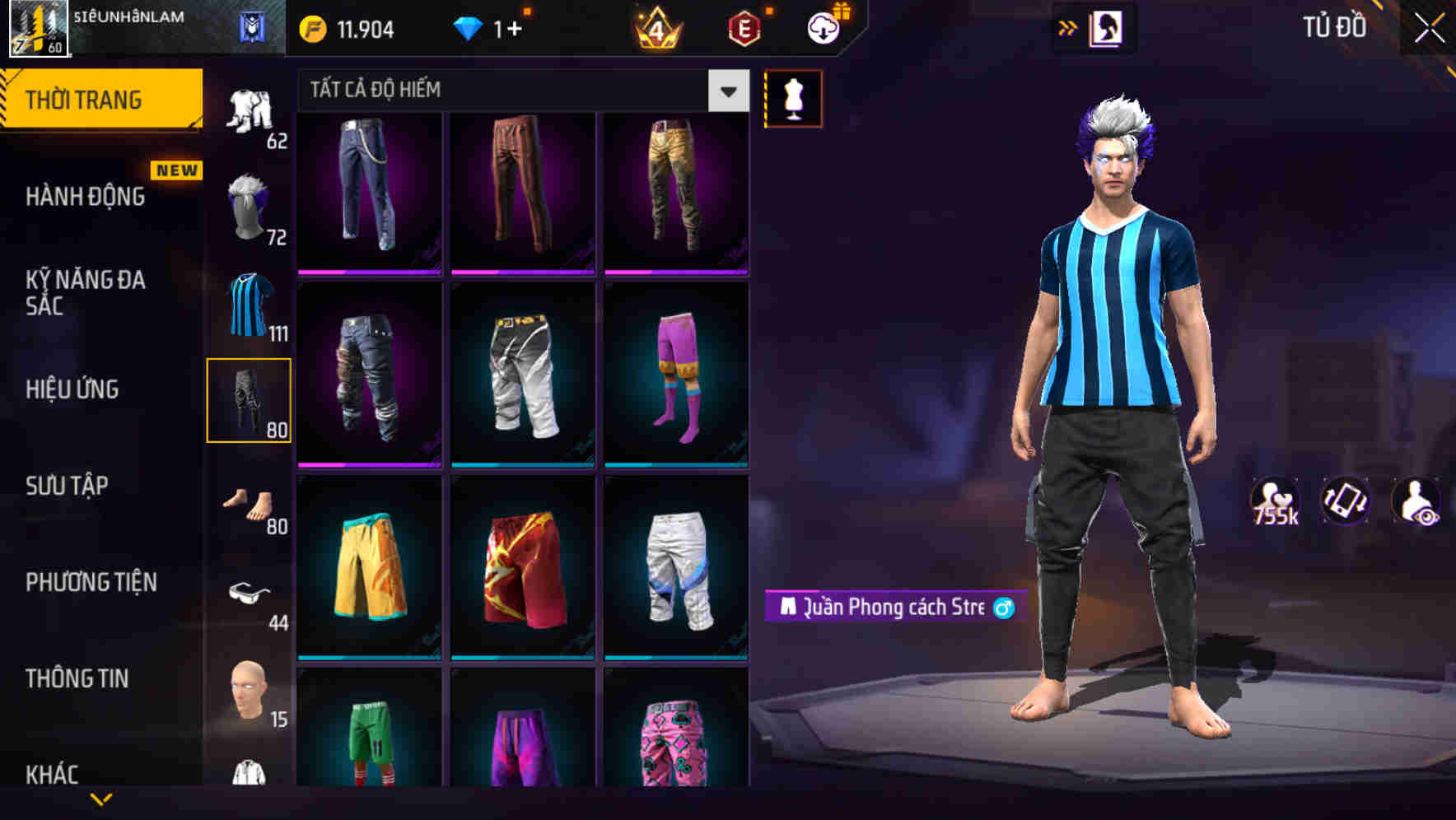Select the mannequin display icon above the character
1456x820 pixels.
tap(793, 97)
